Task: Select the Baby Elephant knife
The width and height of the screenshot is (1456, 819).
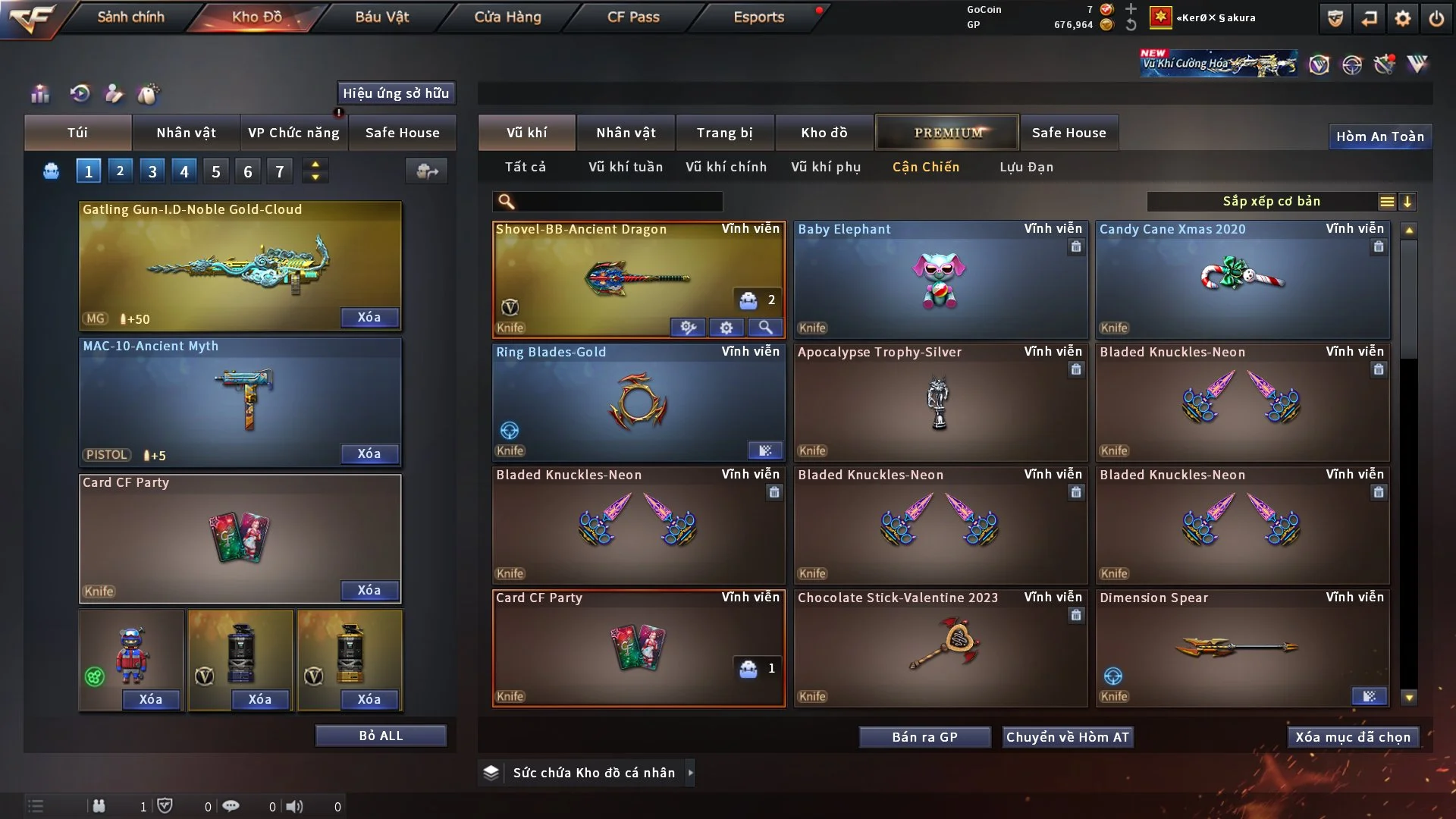Action: pyautogui.click(x=940, y=281)
